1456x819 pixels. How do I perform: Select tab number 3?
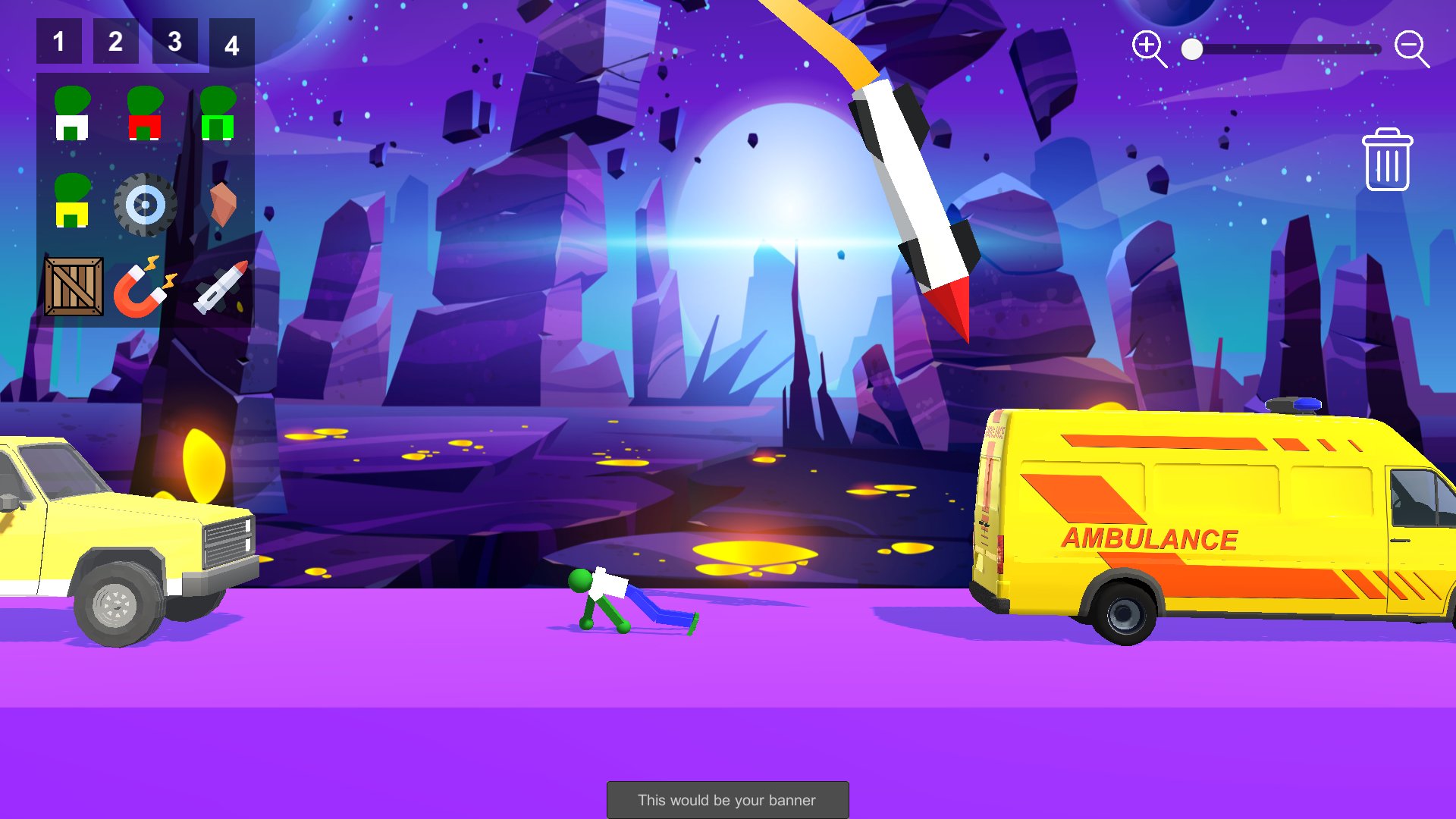pyautogui.click(x=174, y=42)
